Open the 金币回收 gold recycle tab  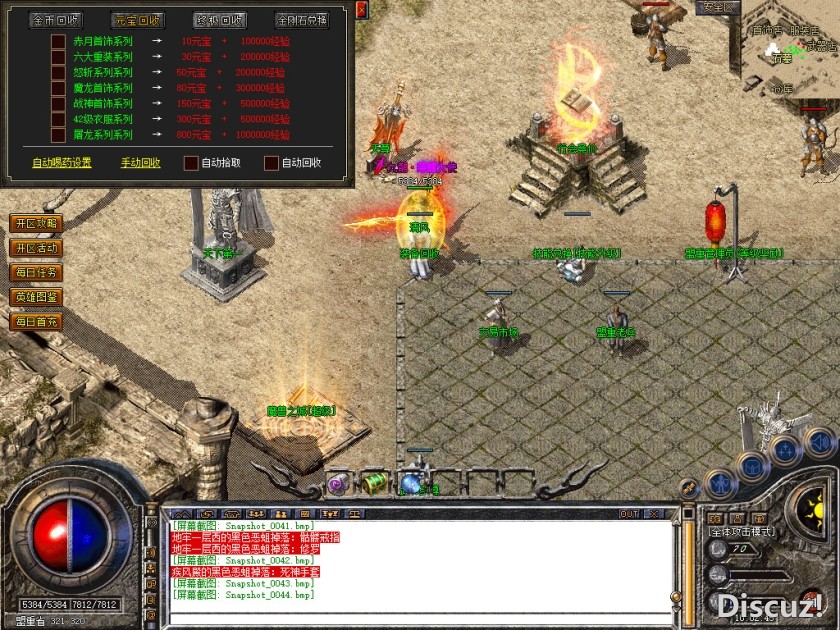coord(55,20)
